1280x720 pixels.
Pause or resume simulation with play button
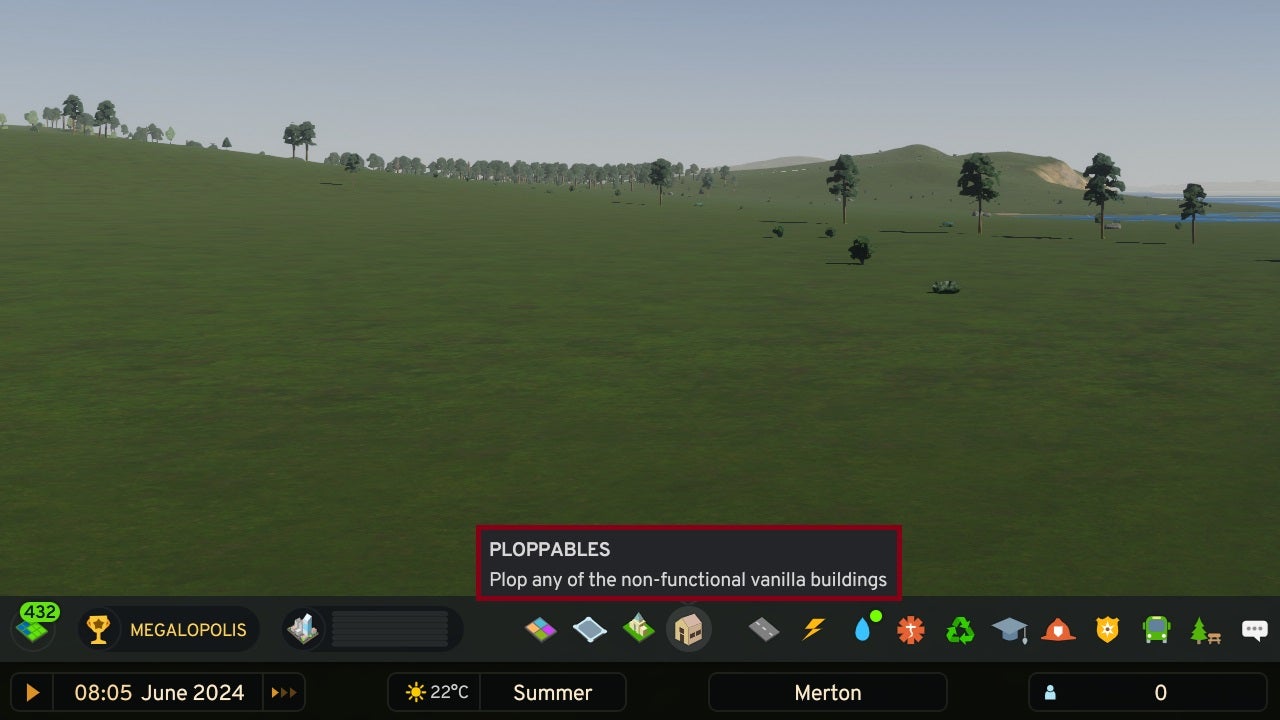pos(31,692)
